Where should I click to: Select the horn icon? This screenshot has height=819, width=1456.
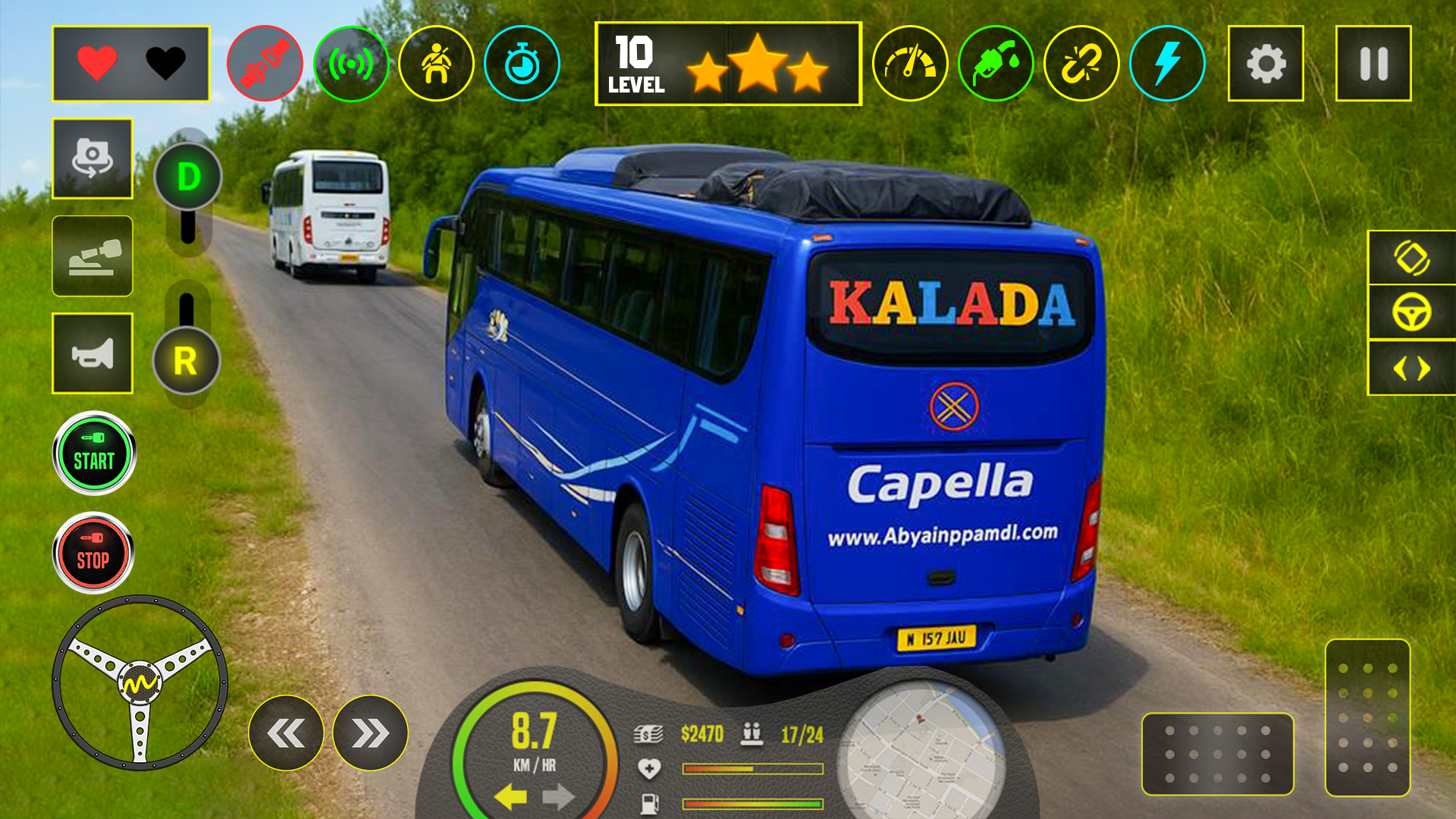click(91, 351)
